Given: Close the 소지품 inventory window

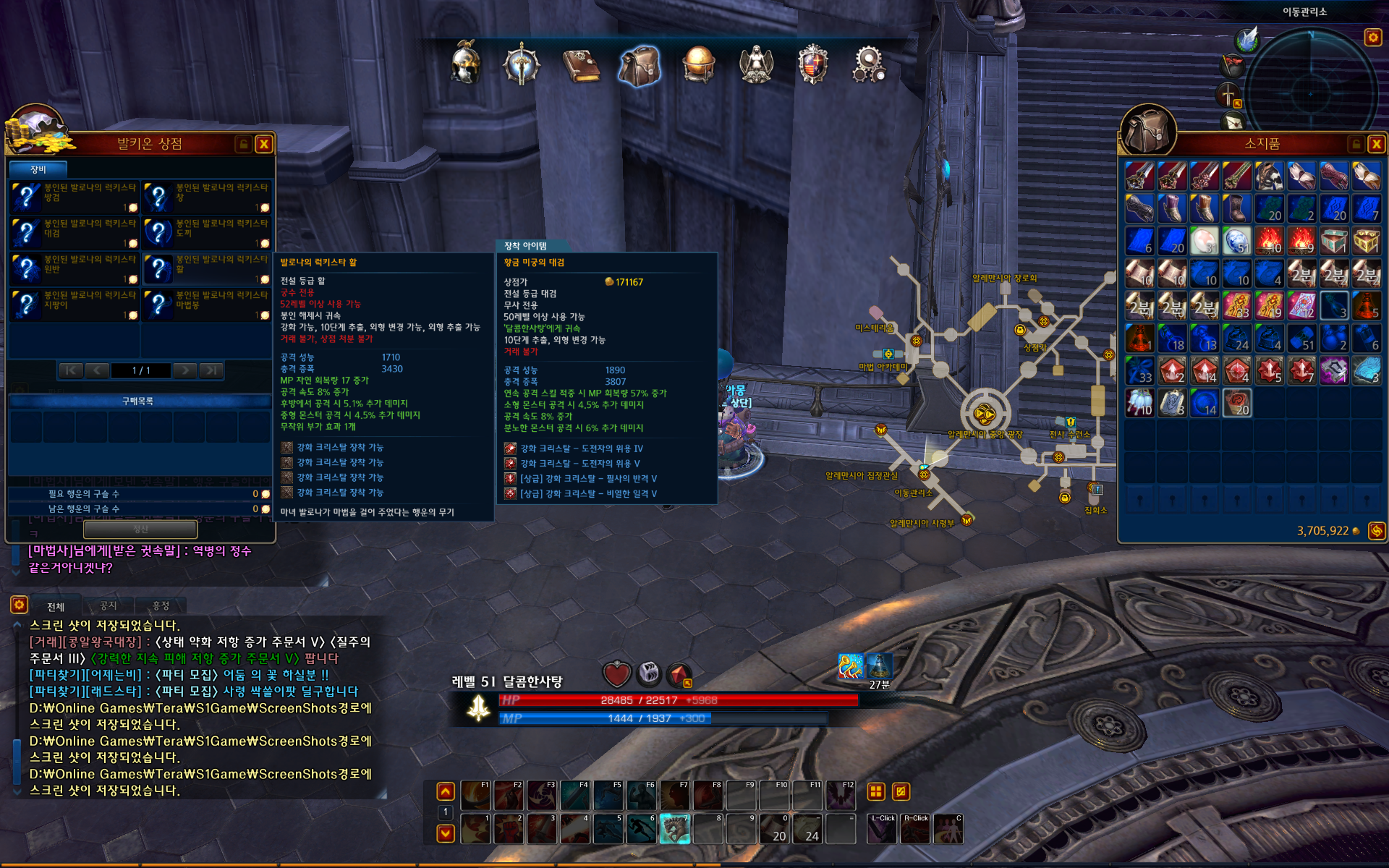Looking at the screenshot, I should 1376,144.
